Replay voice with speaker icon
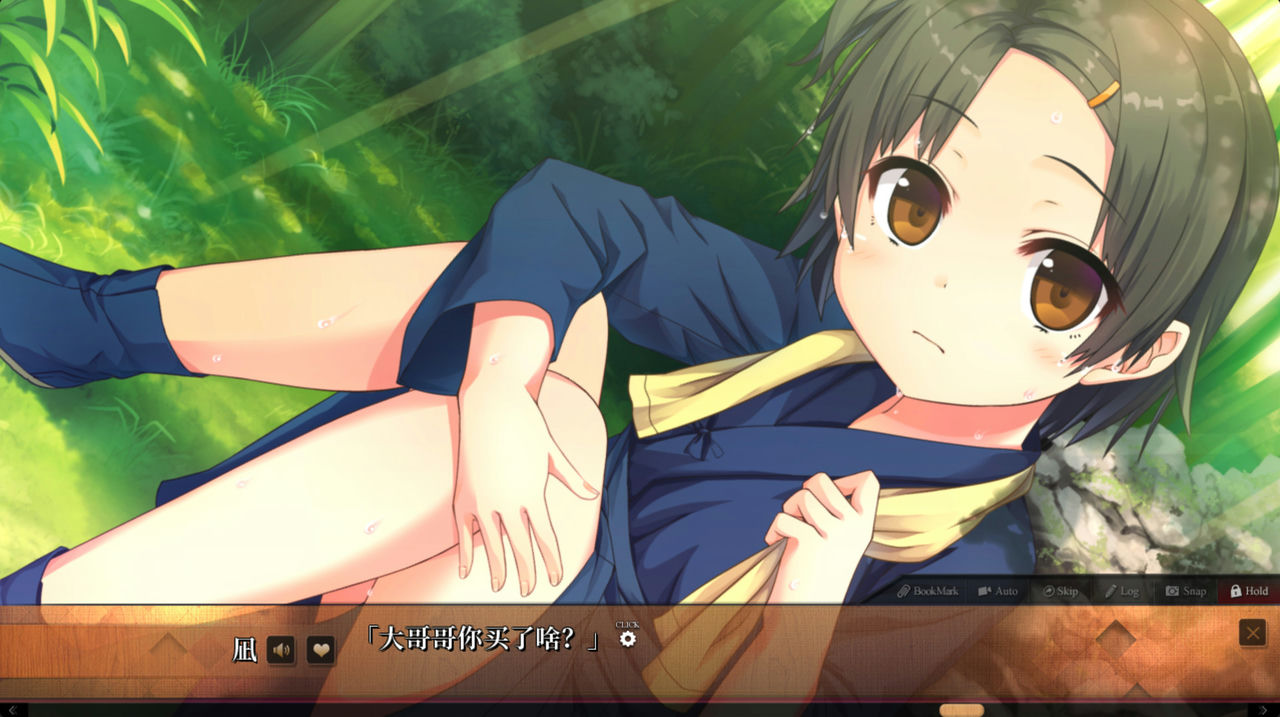This screenshot has width=1280, height=717. [x=281, y=650]
